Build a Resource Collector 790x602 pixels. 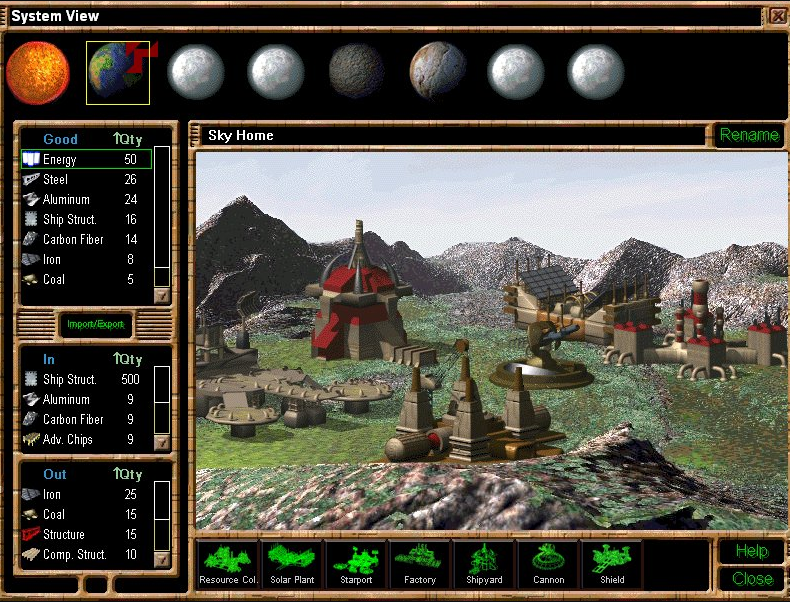tap(227, 563)
